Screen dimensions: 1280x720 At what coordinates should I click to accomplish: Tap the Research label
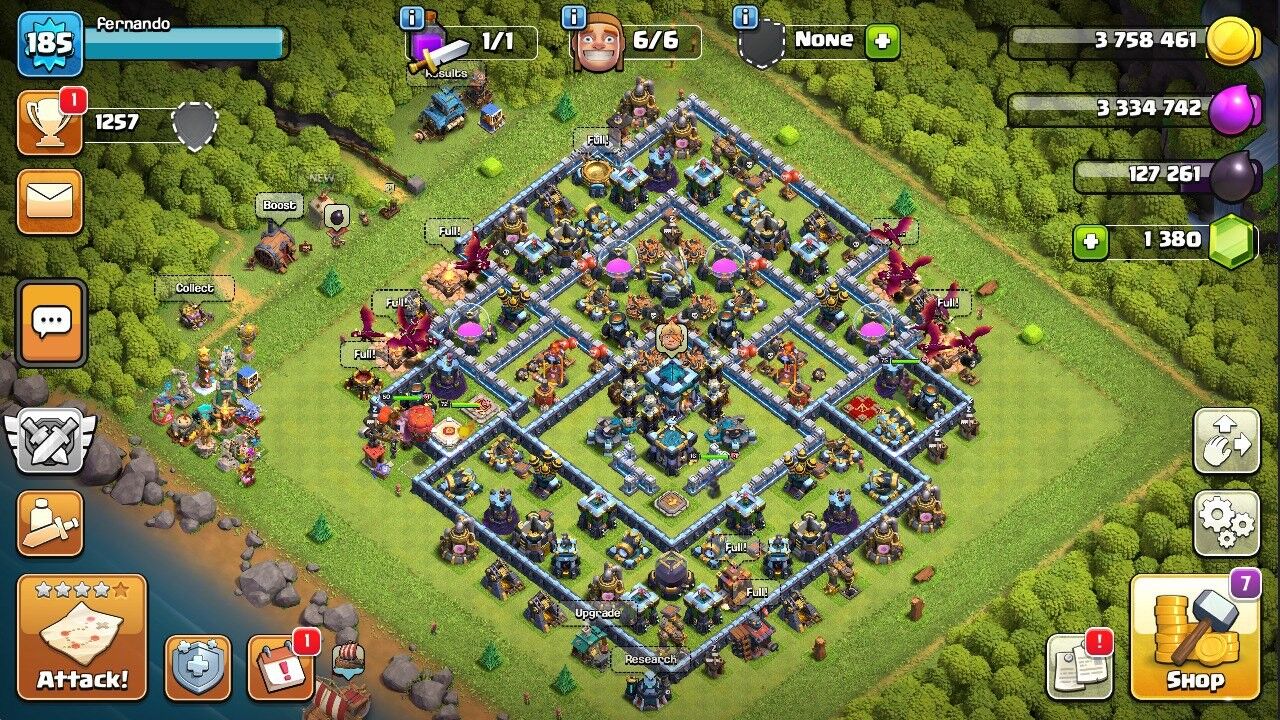[651, 660]
